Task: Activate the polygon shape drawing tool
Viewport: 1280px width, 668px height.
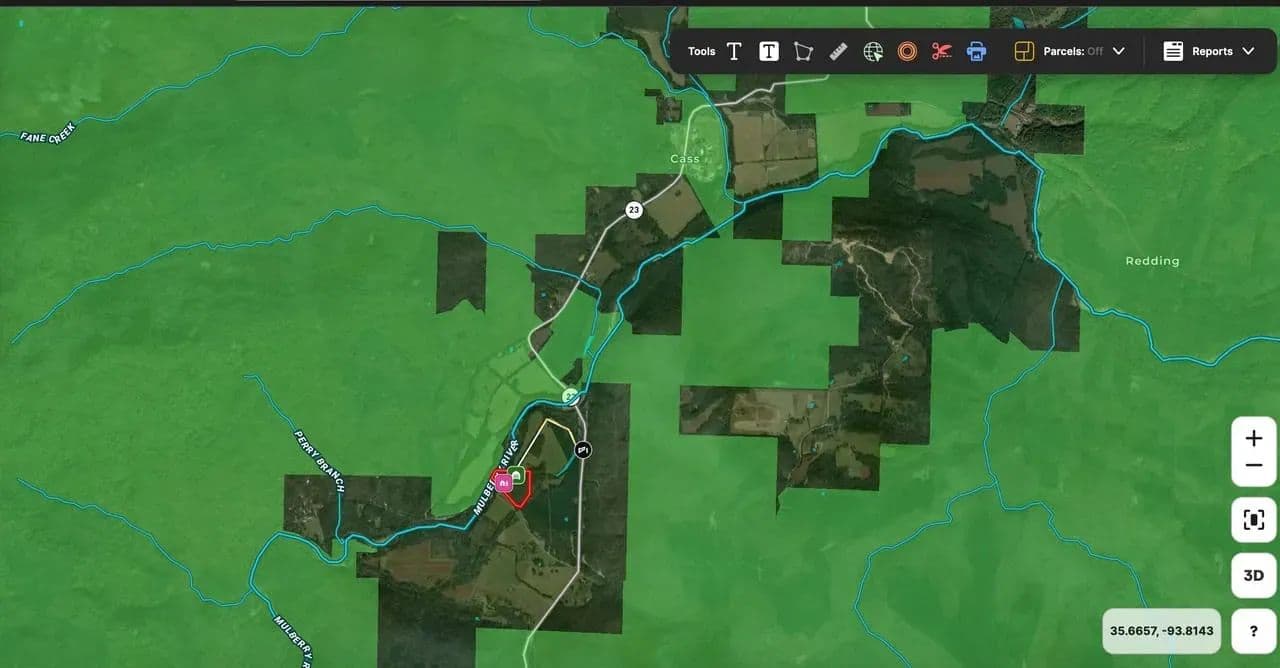Action: pos(803,52)
